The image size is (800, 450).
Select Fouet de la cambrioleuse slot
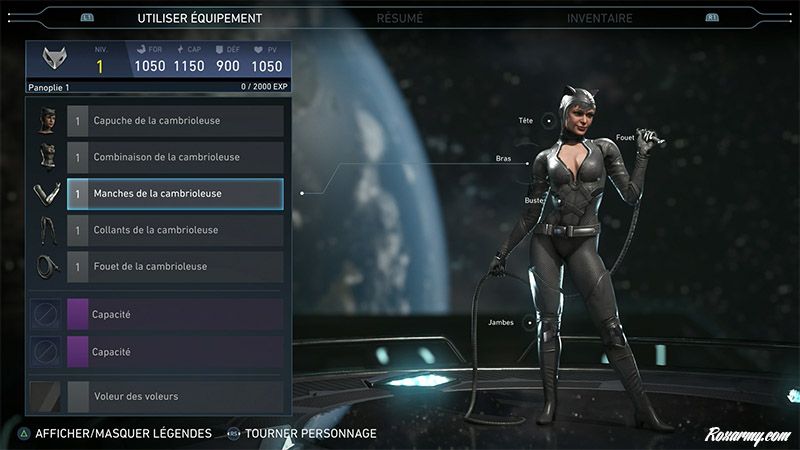(x=175, y=267)
